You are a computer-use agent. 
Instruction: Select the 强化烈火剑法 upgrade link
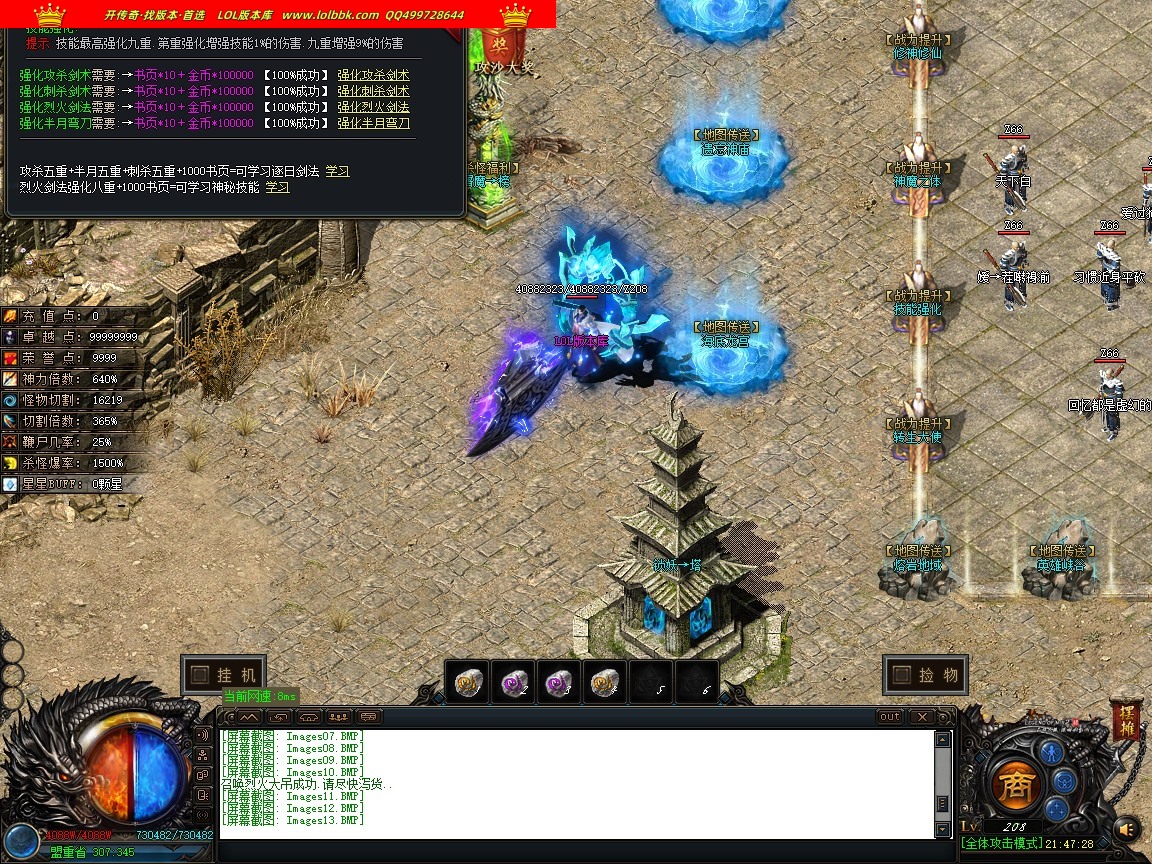pos(373,107)
